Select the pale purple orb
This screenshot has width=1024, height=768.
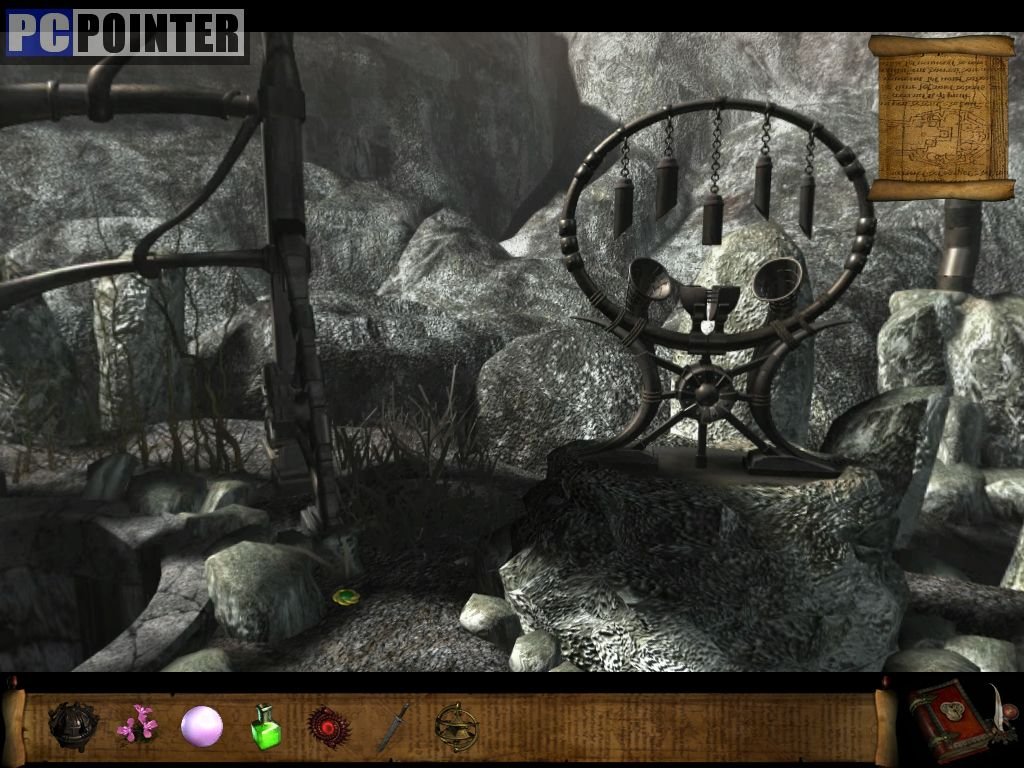pos(201,726)
